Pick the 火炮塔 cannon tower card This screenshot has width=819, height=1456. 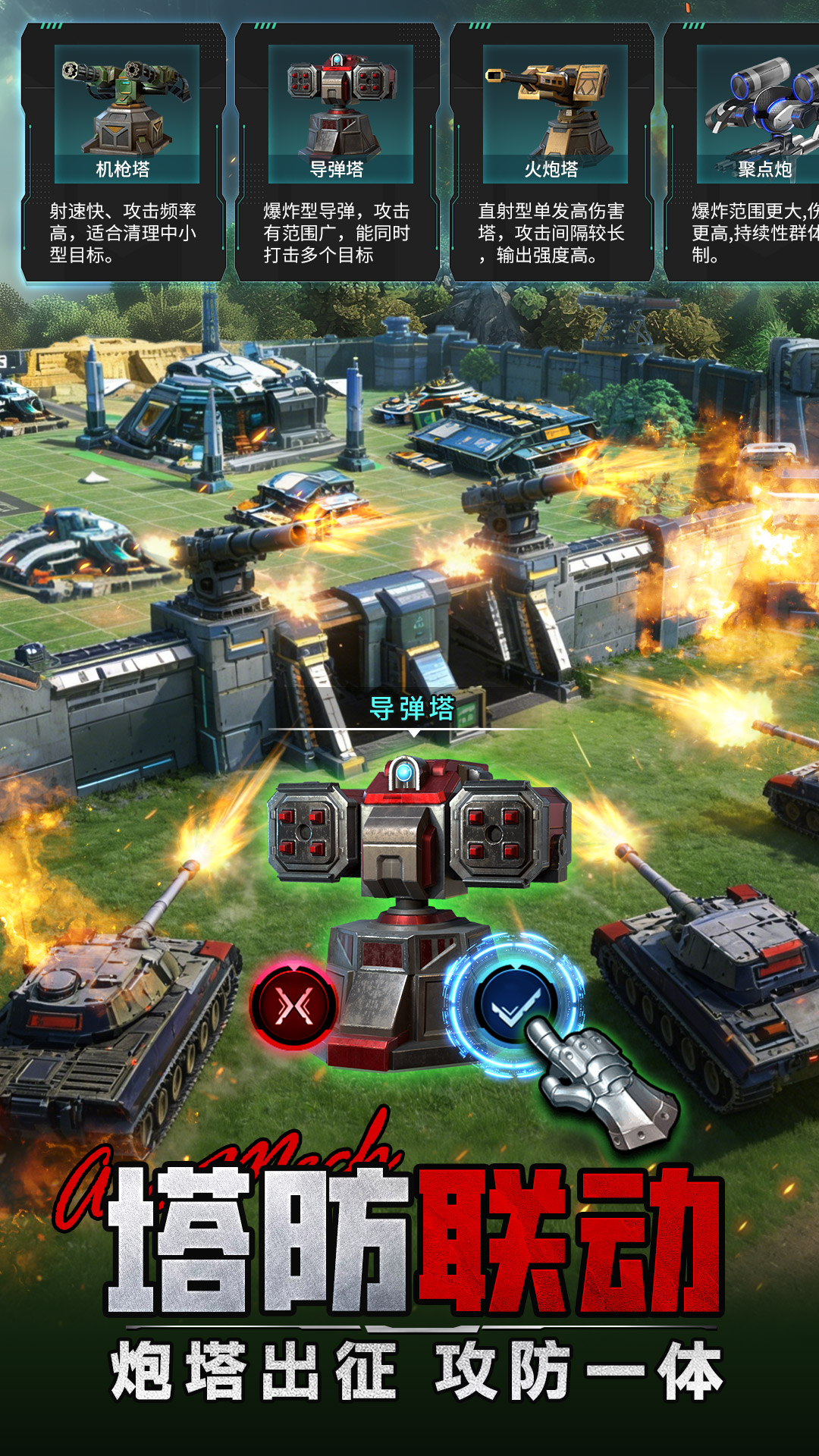(553, 152)
